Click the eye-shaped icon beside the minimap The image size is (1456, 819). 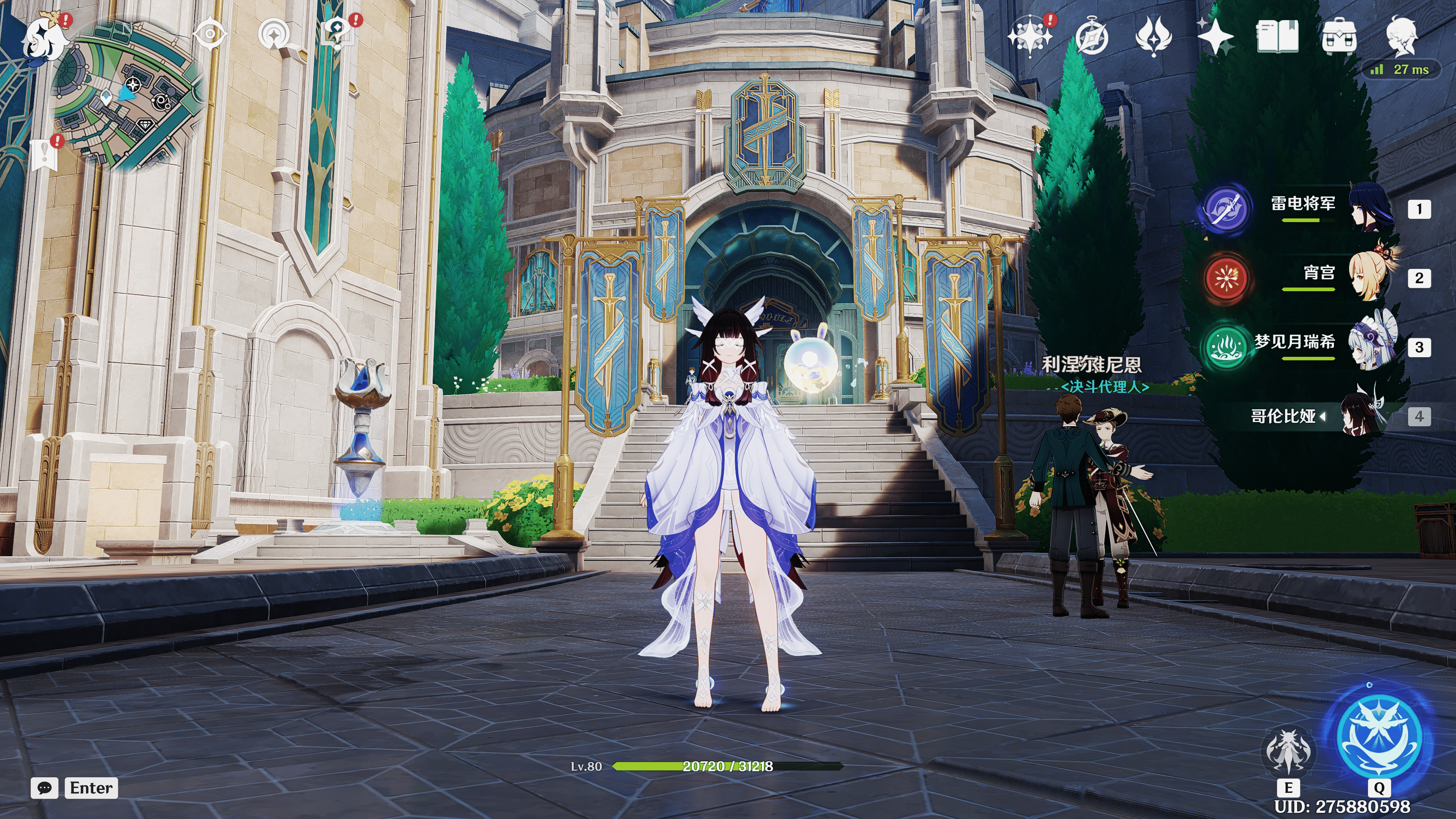[210, 34]
